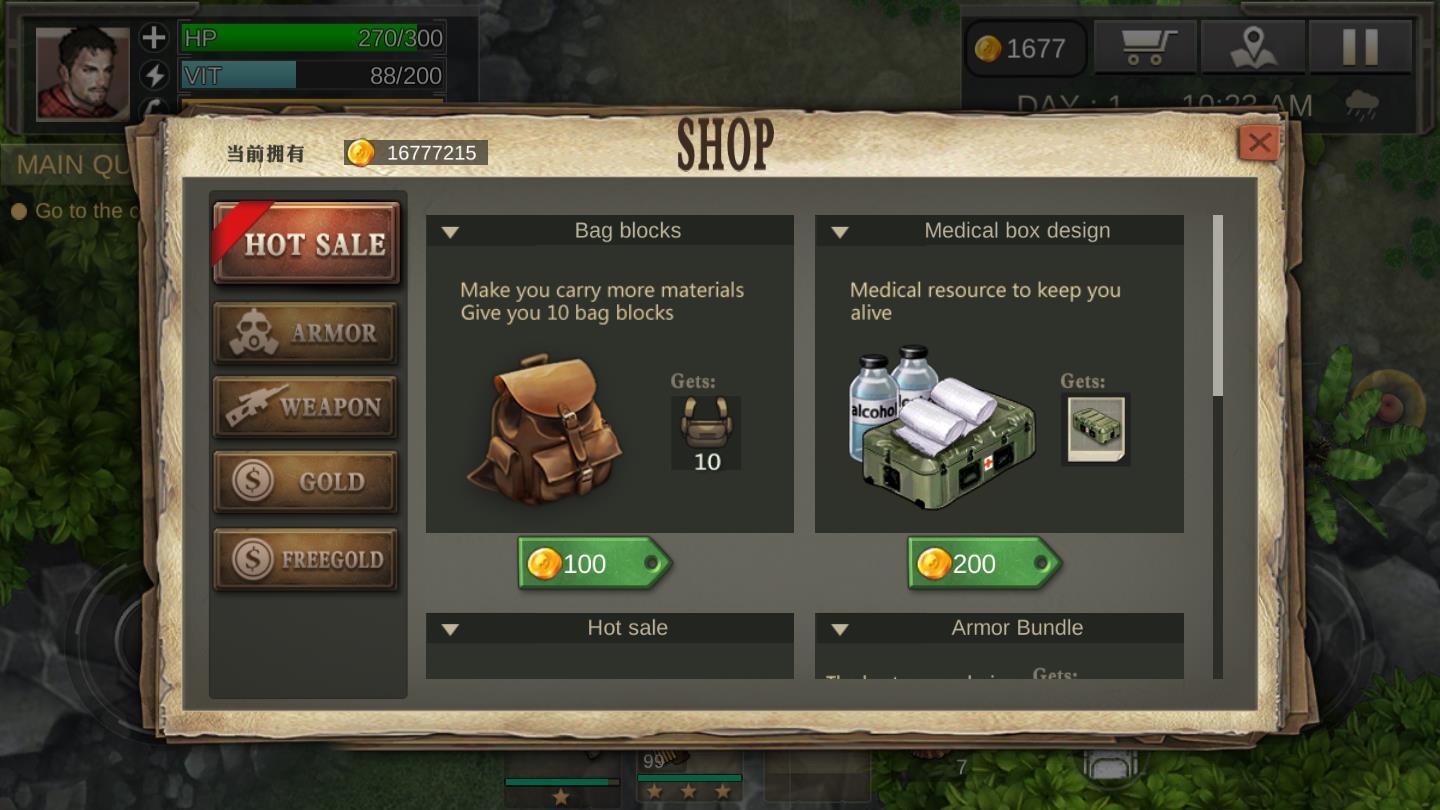The image size is (1440, 810).
Task: Open the Freegold category
Action: point(306,559)
